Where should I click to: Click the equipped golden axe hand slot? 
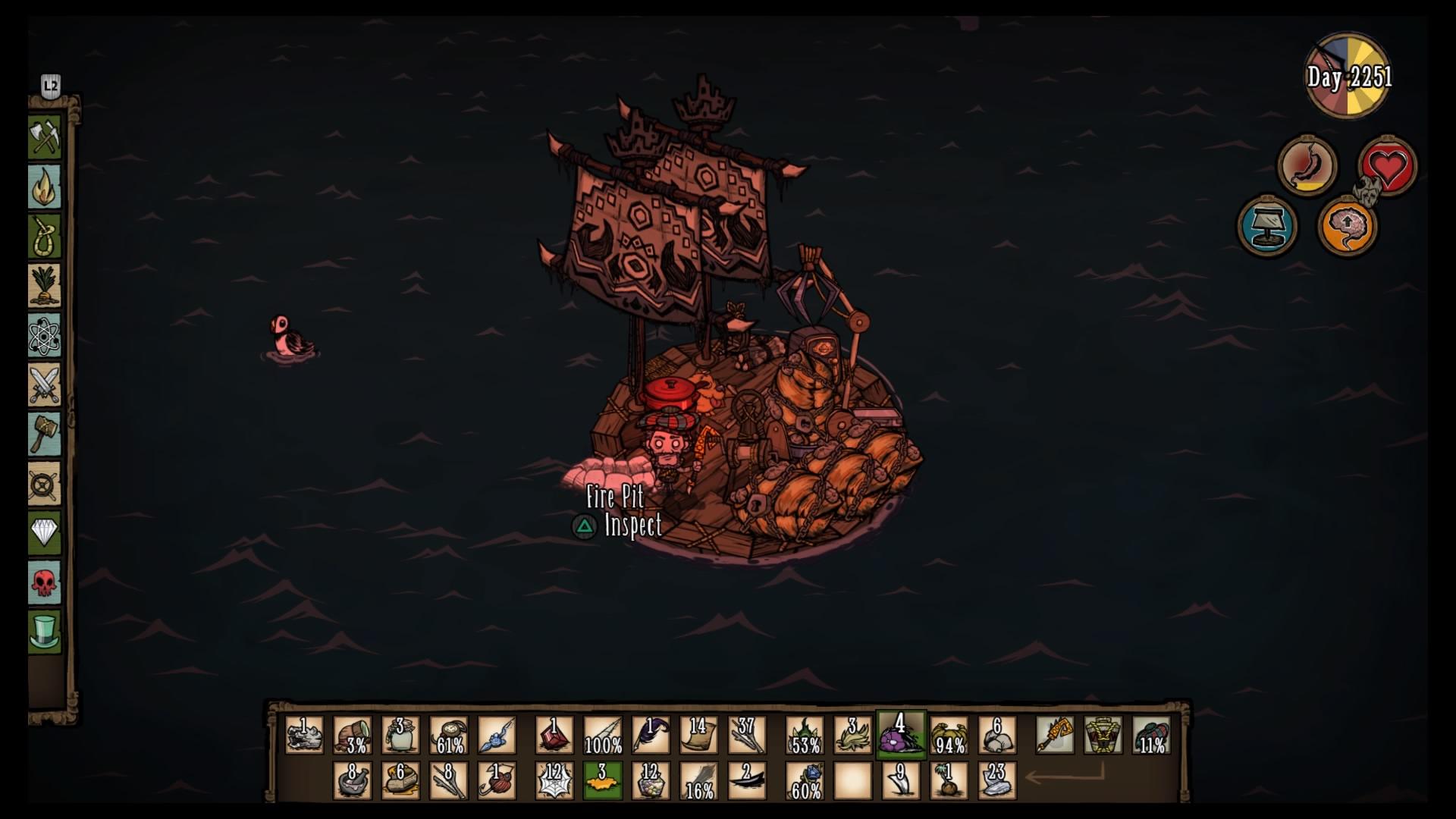(x=1055, y=735)
